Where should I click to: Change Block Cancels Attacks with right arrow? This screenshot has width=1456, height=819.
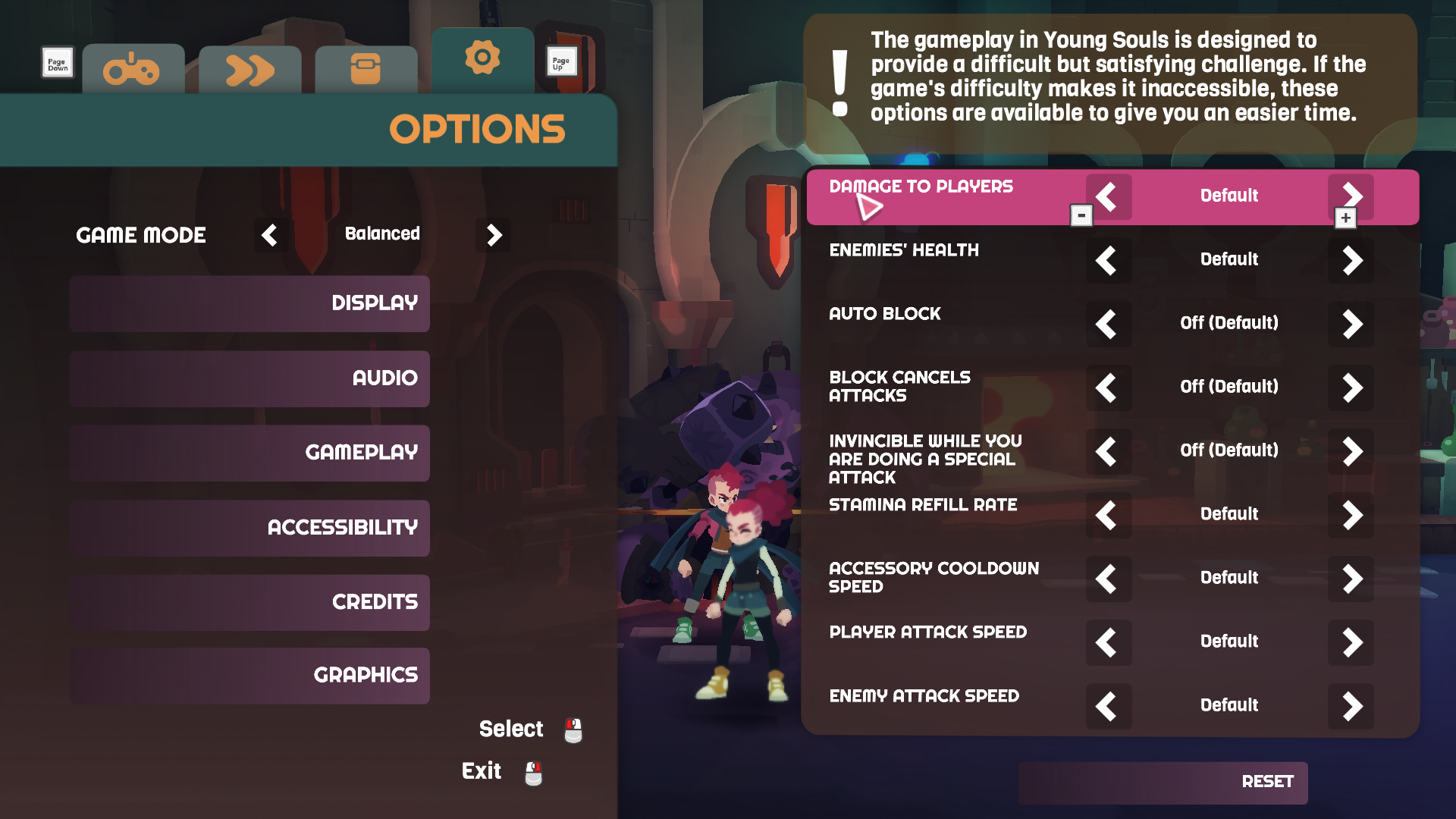click(1351, 388)
